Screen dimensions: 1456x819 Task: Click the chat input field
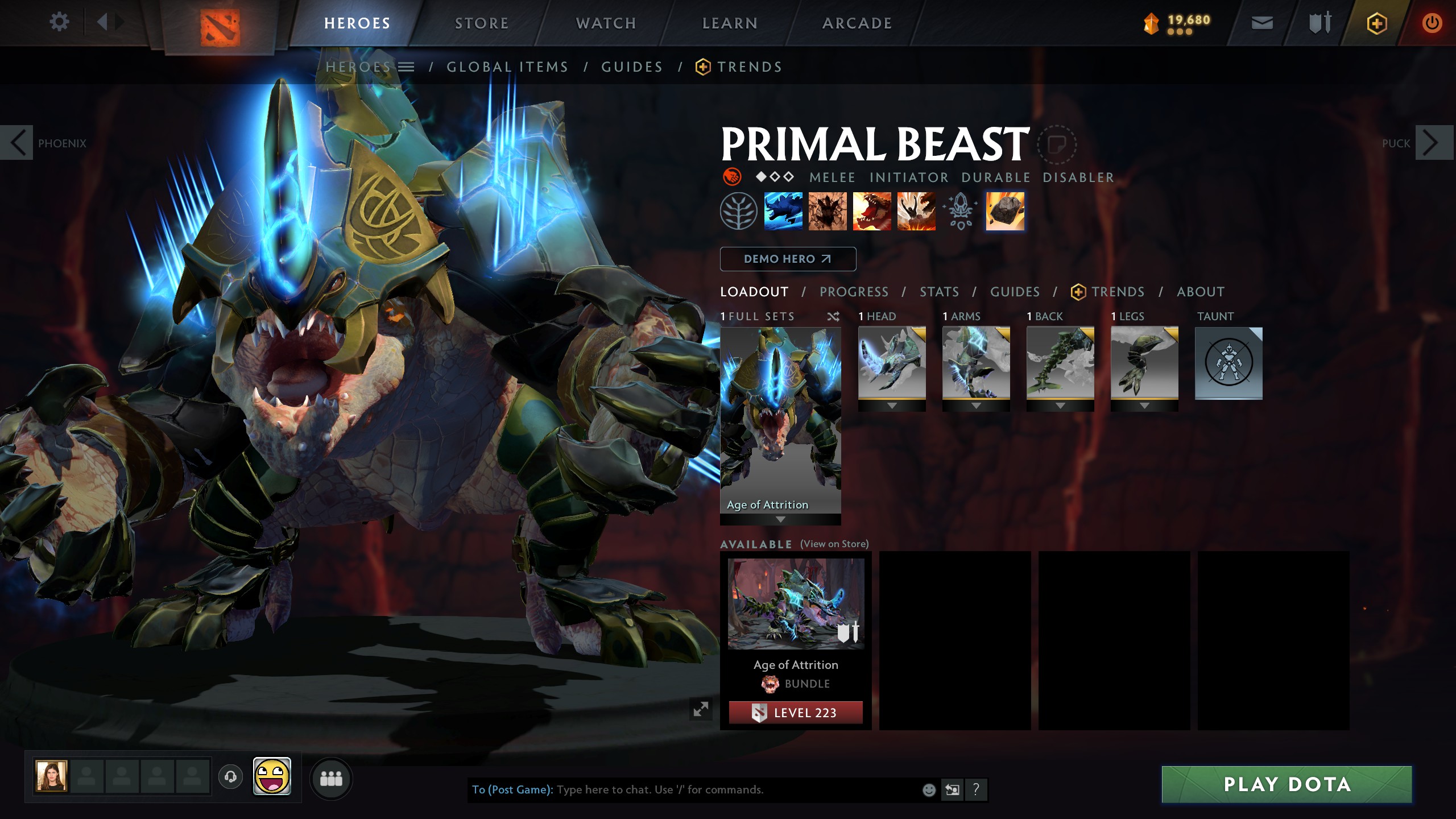click(x=734, y=789)
